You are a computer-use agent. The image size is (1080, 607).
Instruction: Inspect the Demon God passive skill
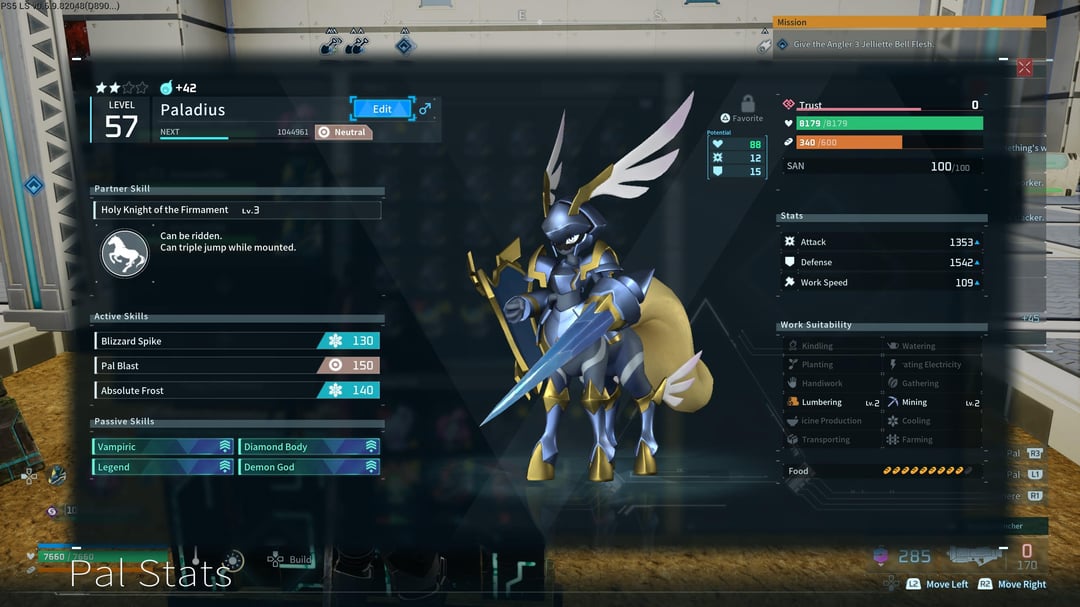309,467
